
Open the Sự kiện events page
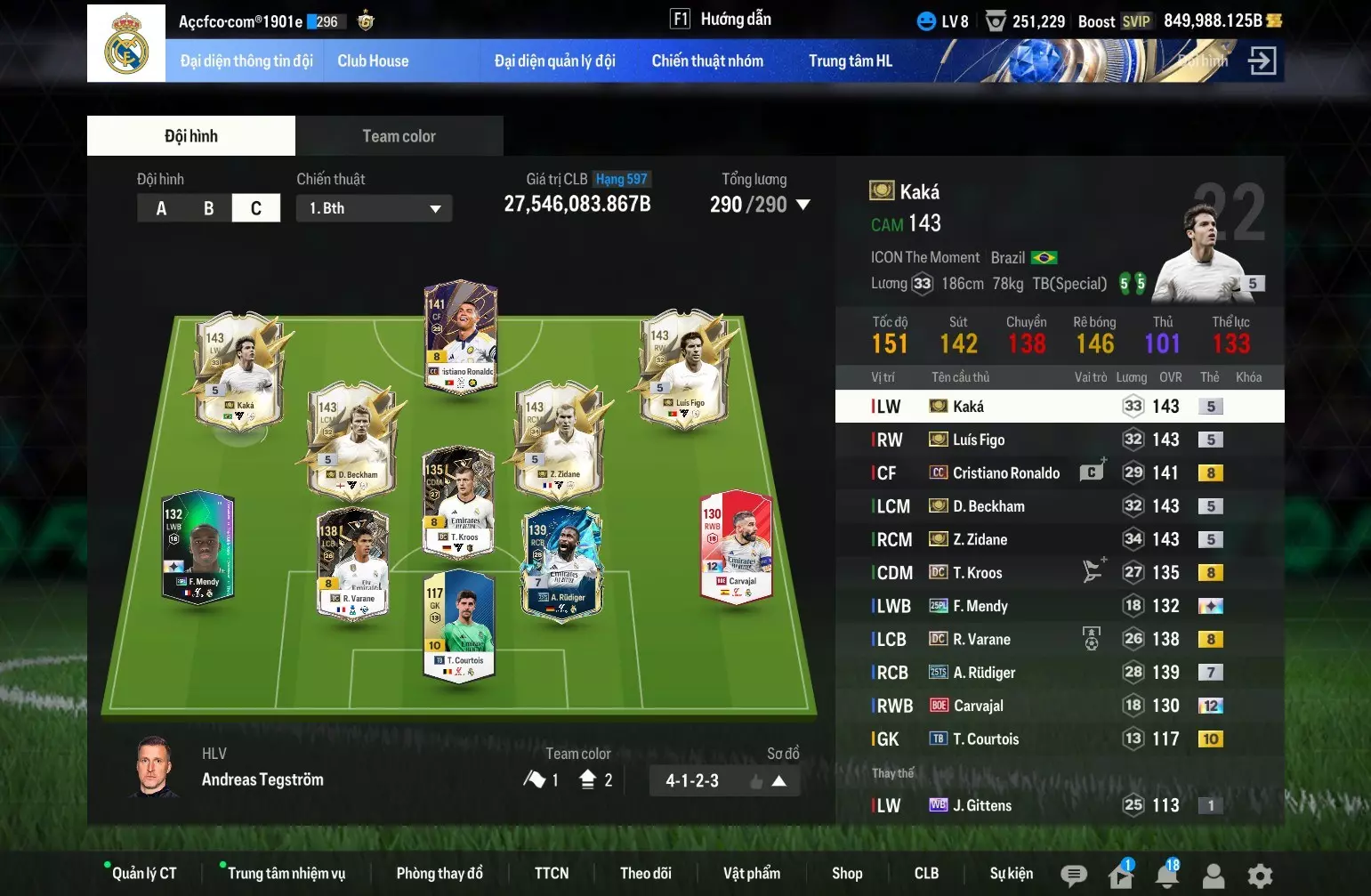[1012, 874]
